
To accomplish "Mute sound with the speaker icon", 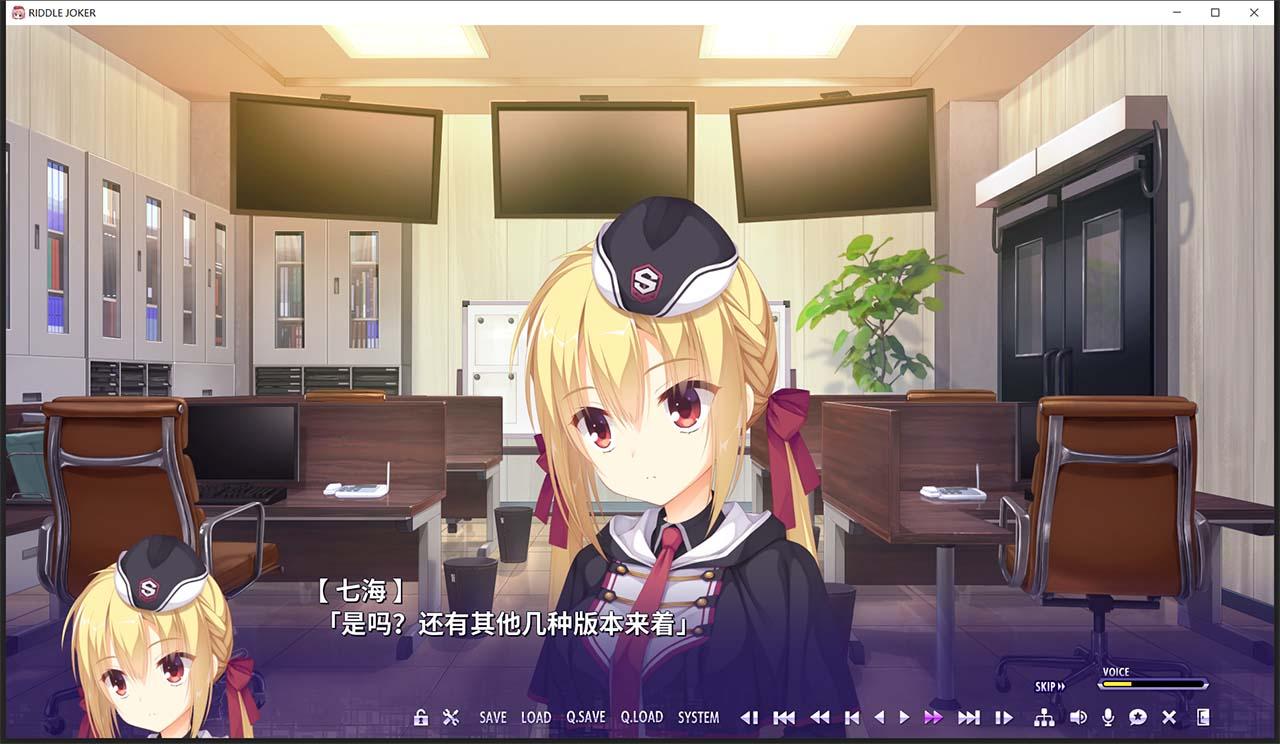I will tap(1078, 718).
